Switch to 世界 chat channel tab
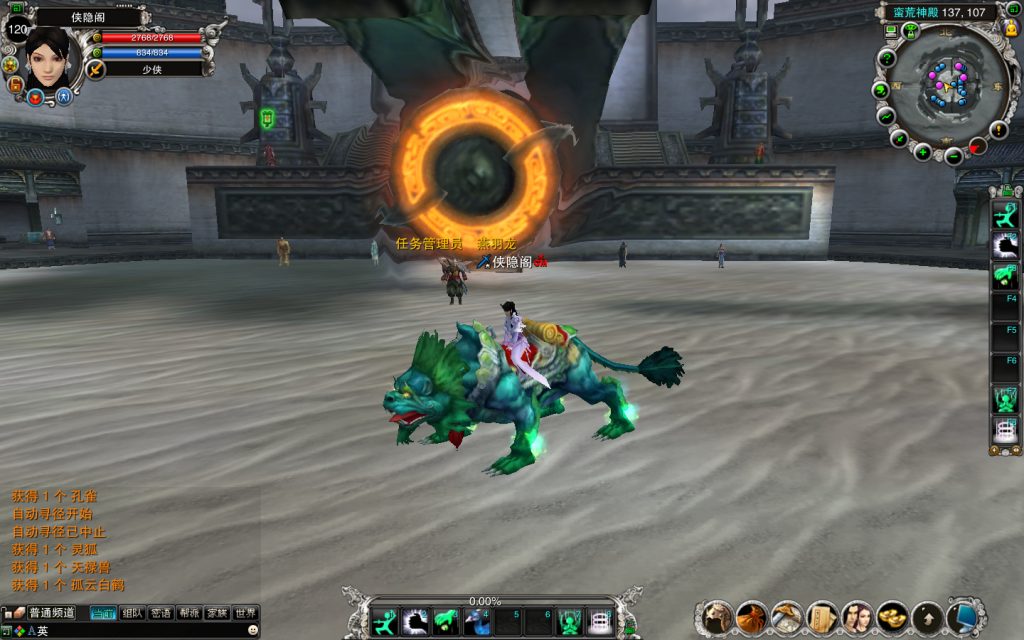Viewport: 1024px width, 640px height. click(x=245, y=613)
